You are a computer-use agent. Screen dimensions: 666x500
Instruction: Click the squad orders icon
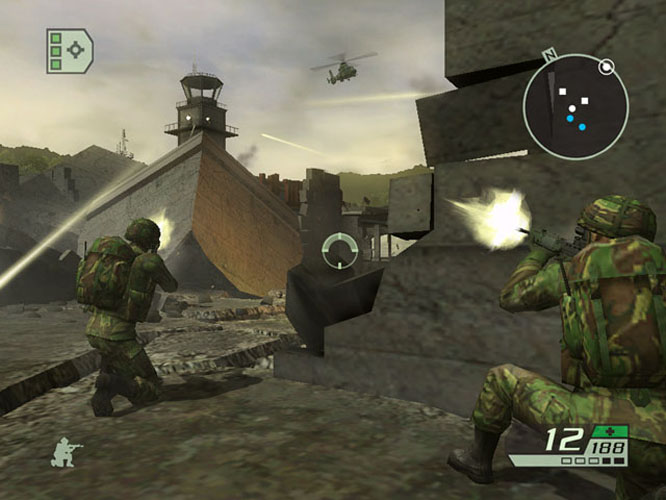coord(69,51)
